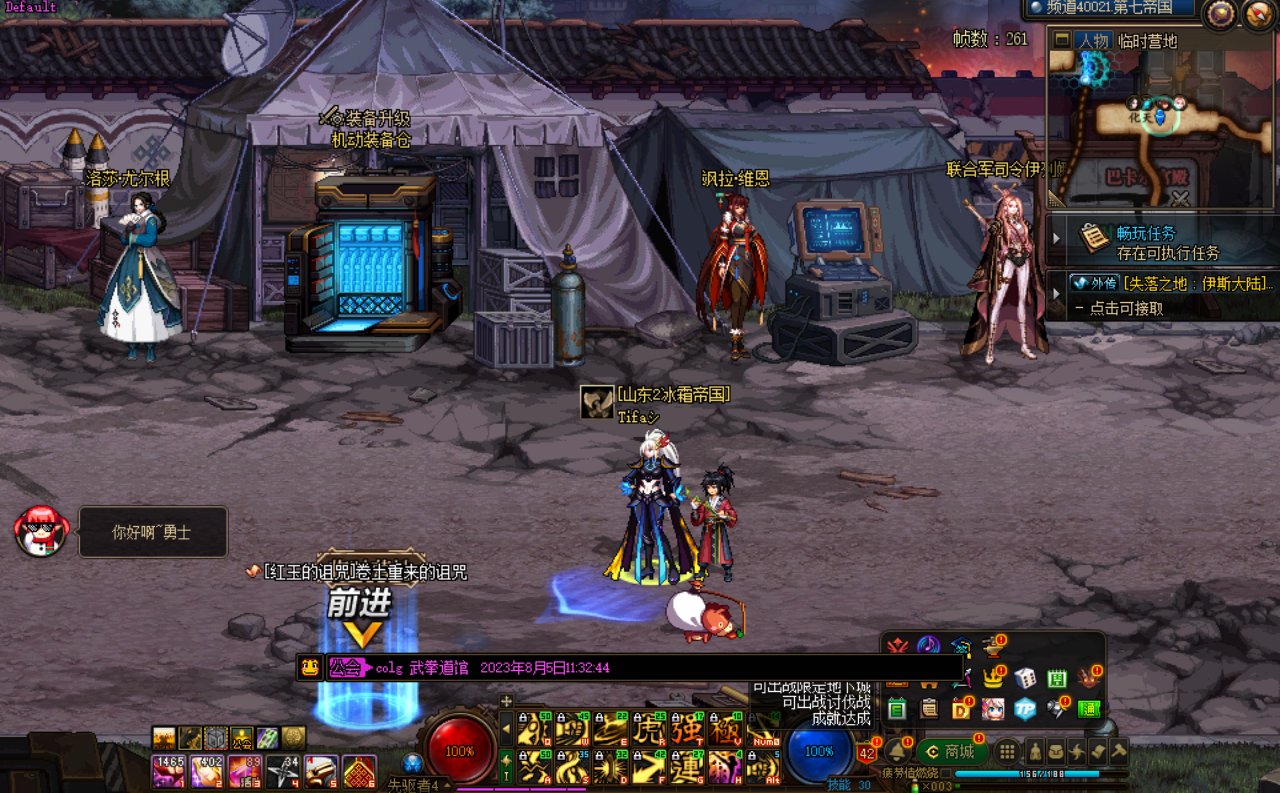Activate the 虎 skill icon

click(650, 728)
